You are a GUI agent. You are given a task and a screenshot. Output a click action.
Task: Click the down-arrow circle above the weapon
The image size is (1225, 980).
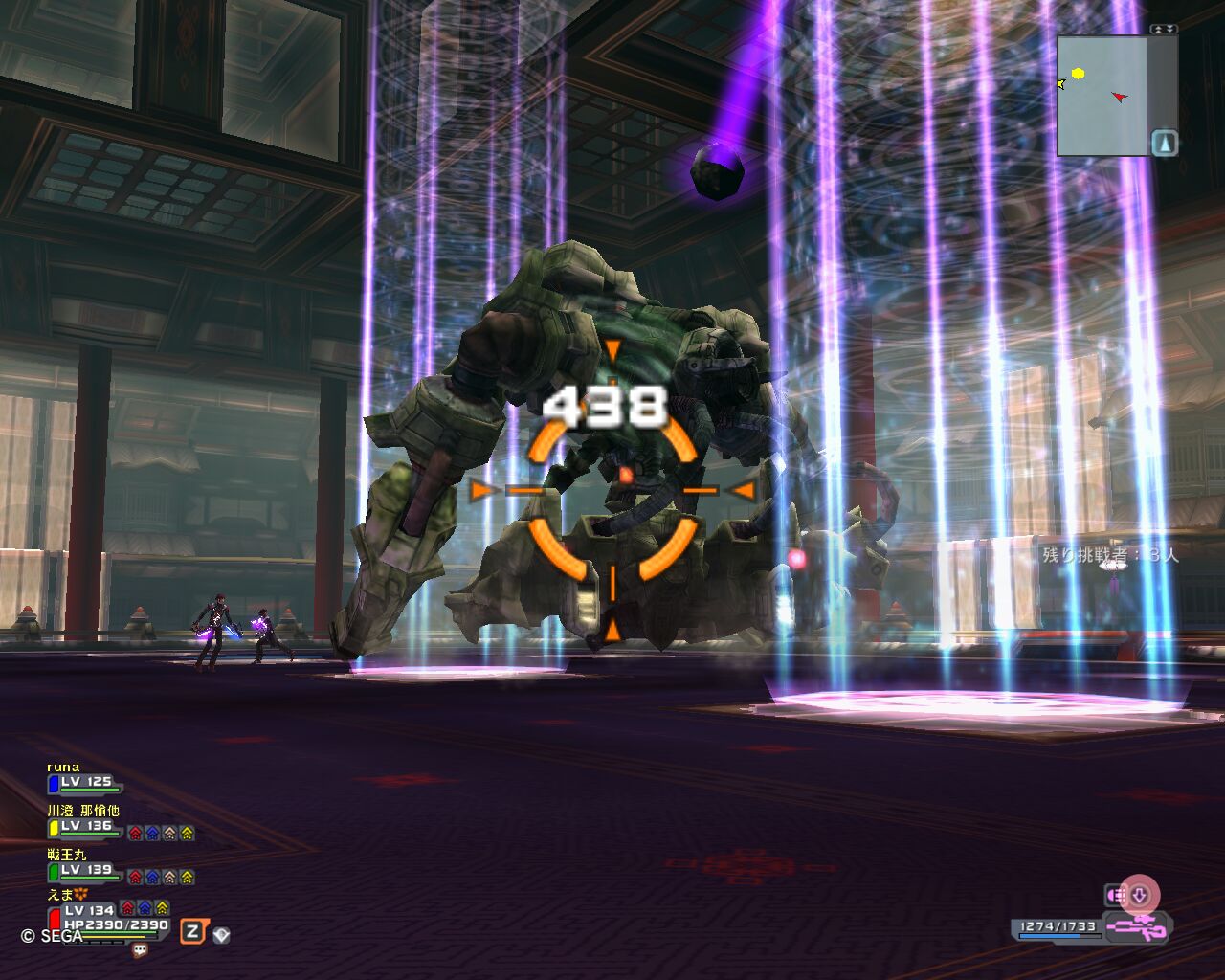point(1140,896)
